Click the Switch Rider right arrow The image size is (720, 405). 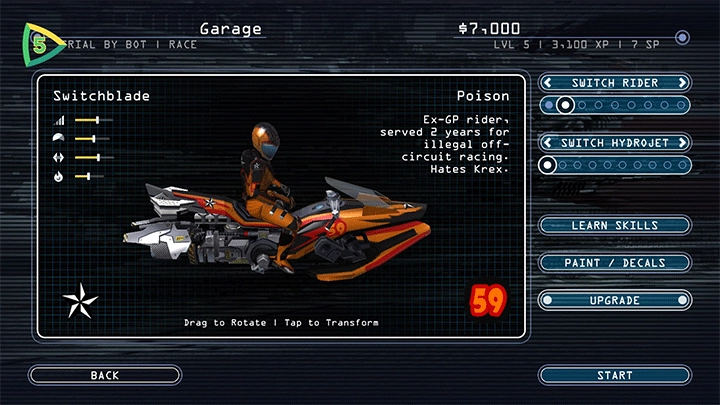[682, 83]
